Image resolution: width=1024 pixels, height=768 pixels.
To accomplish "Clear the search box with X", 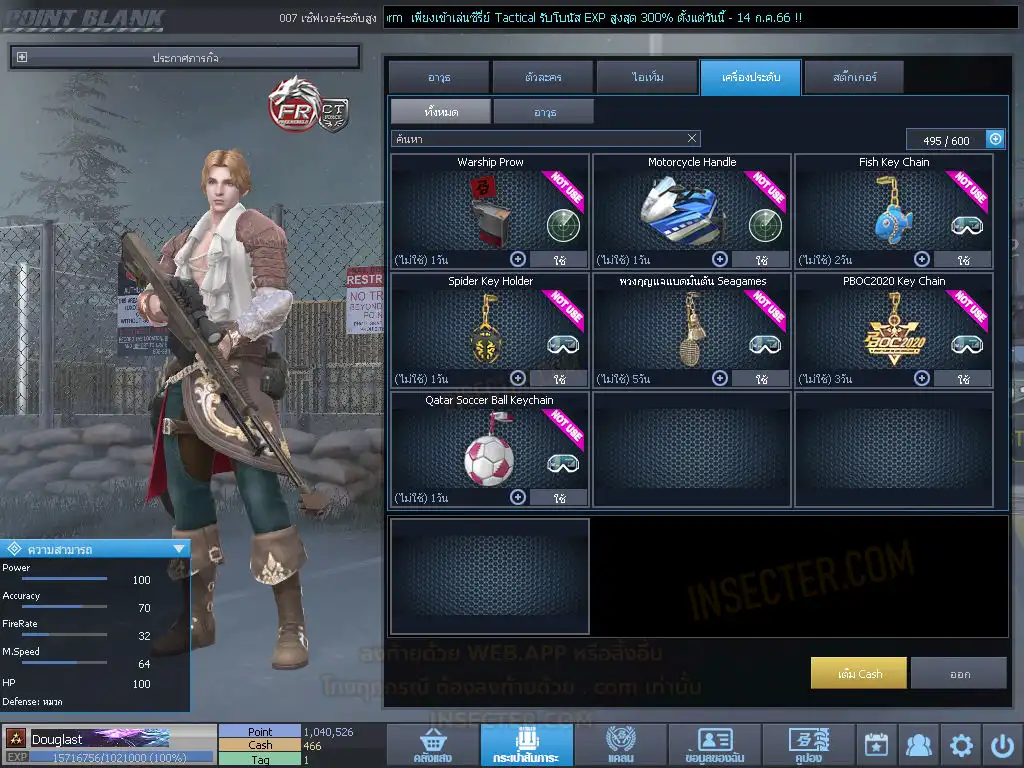I will pyautogui.click(x=692, y=139).
